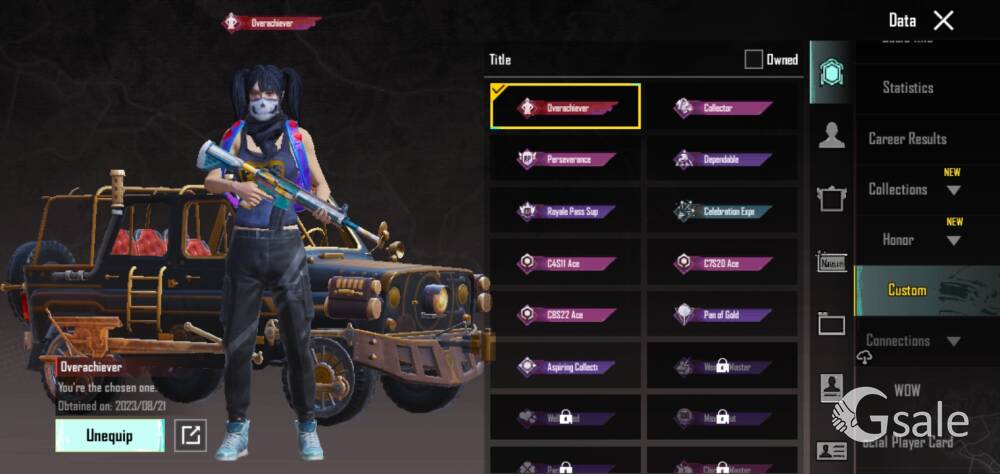Close the Data panel with the X
The image size is (1000, 474).
click(x=943, y=20)
